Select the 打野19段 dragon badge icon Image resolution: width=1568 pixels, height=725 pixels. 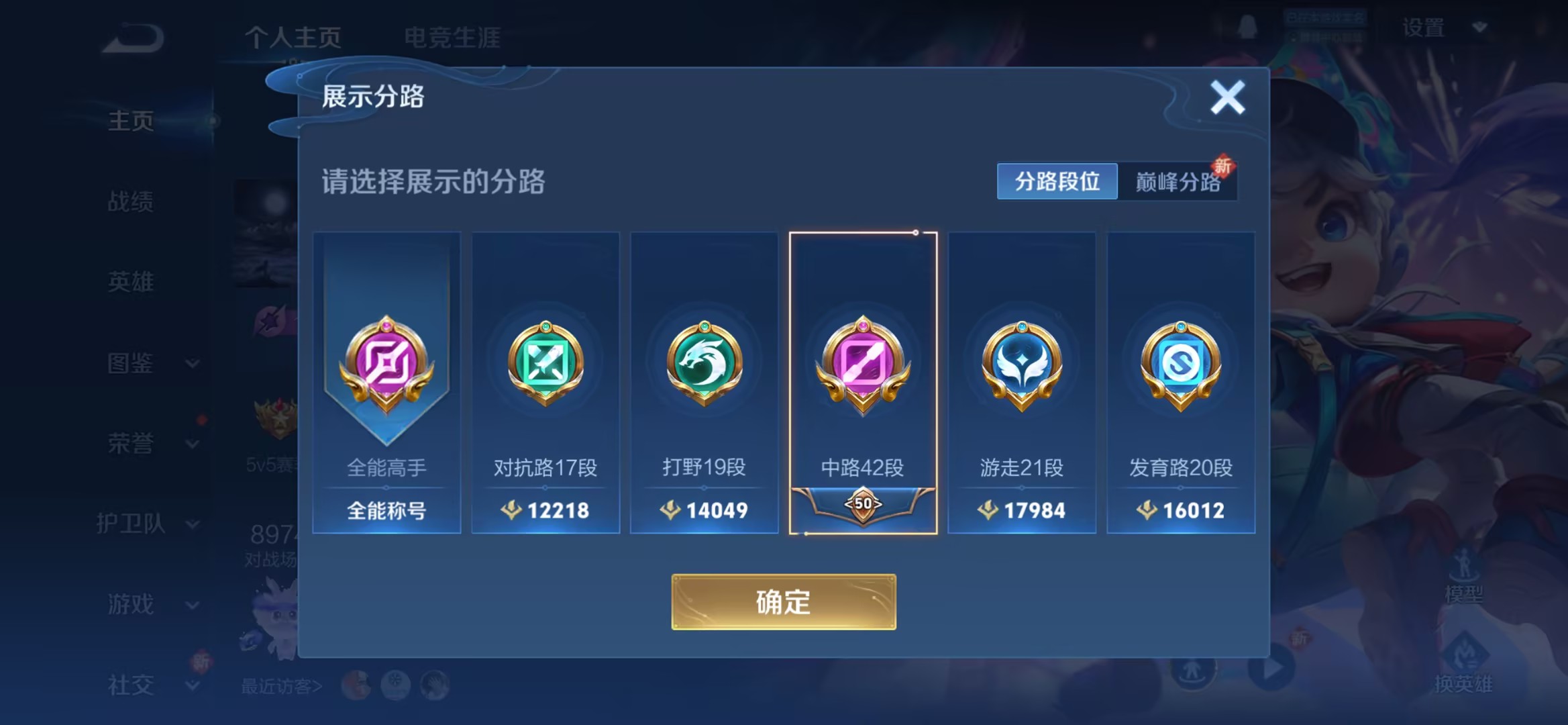point(704,363)
